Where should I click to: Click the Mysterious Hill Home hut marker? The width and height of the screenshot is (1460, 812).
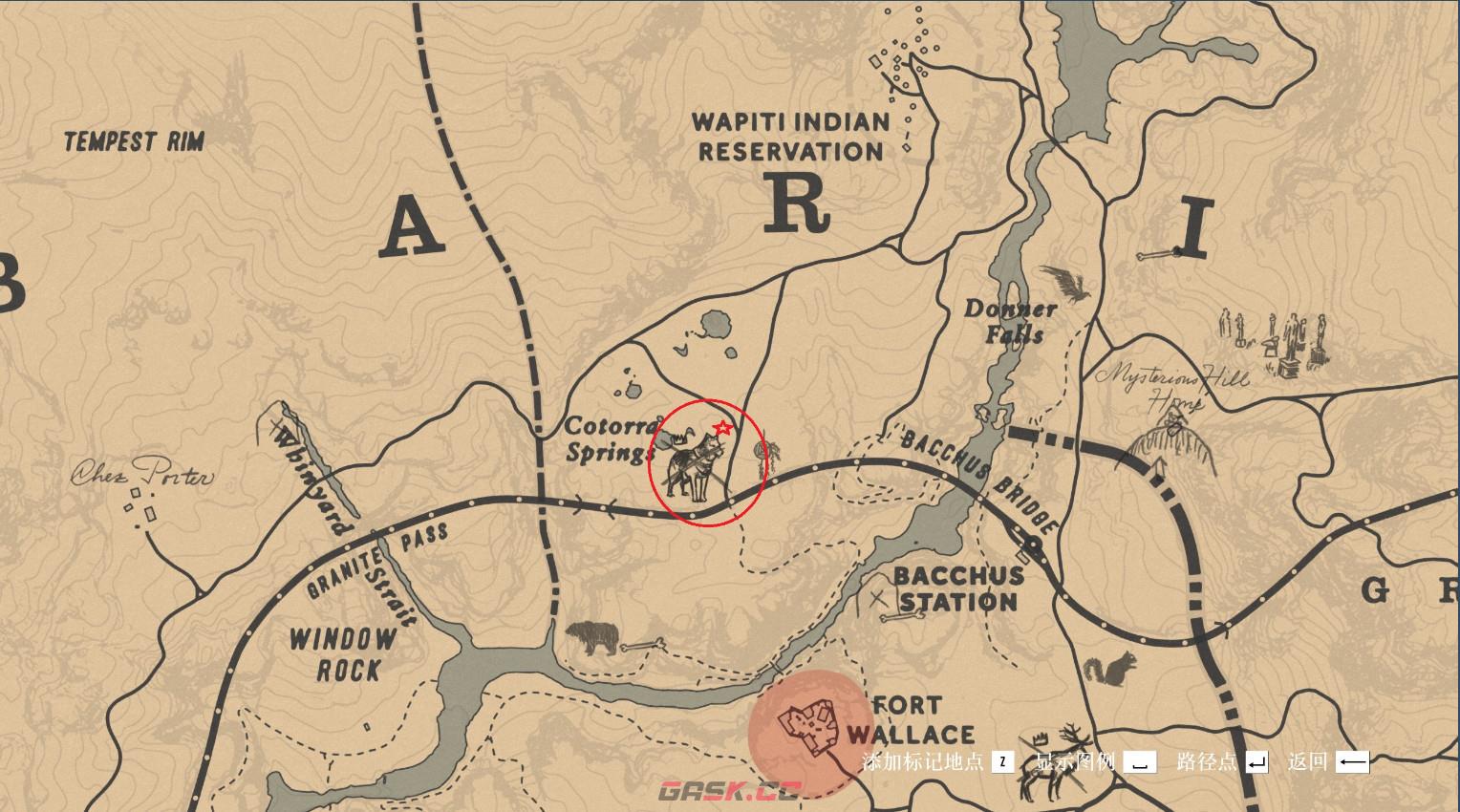(x=1170, y=450)
